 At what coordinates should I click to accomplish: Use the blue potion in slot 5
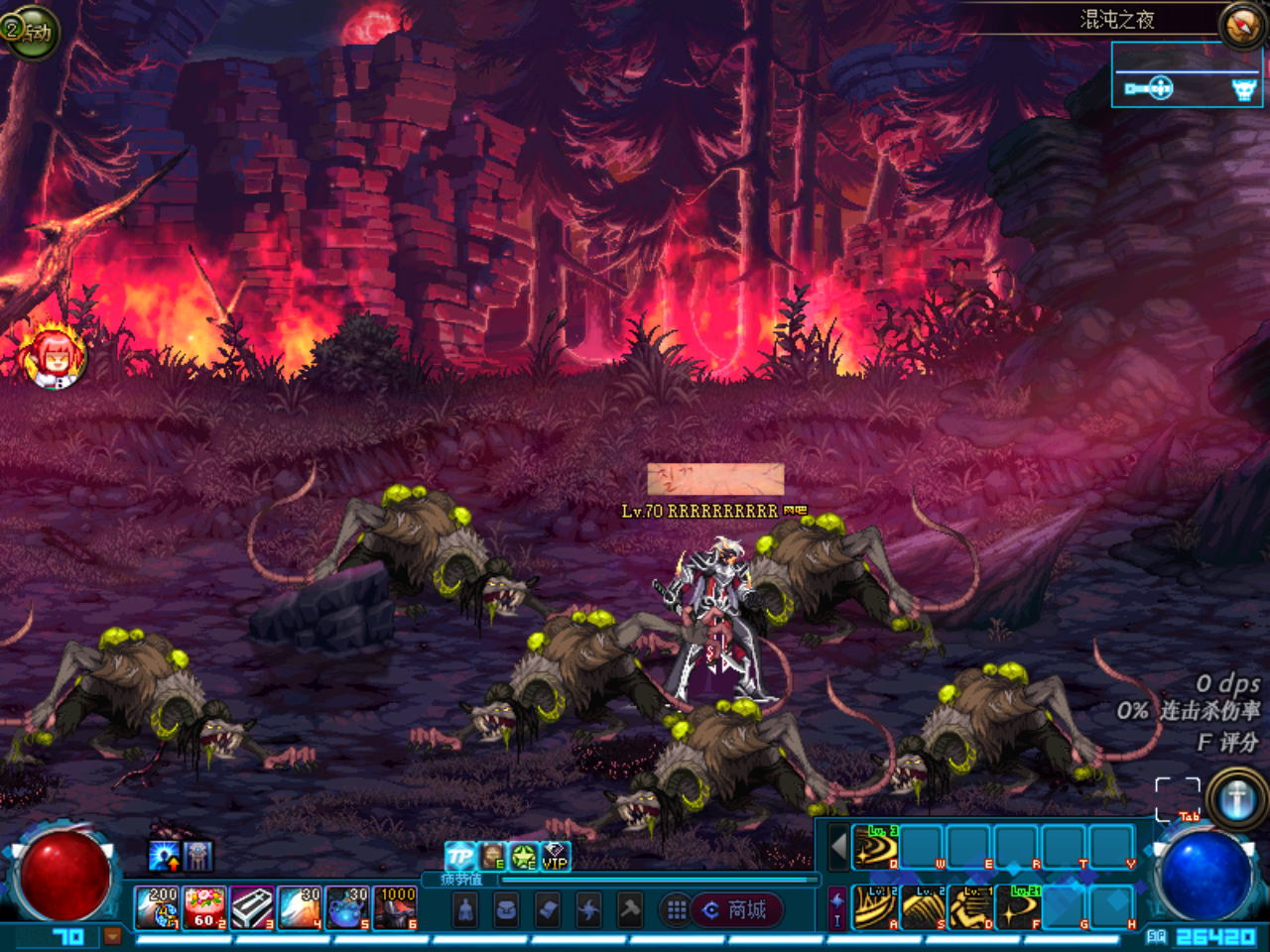tap(347, 907)
